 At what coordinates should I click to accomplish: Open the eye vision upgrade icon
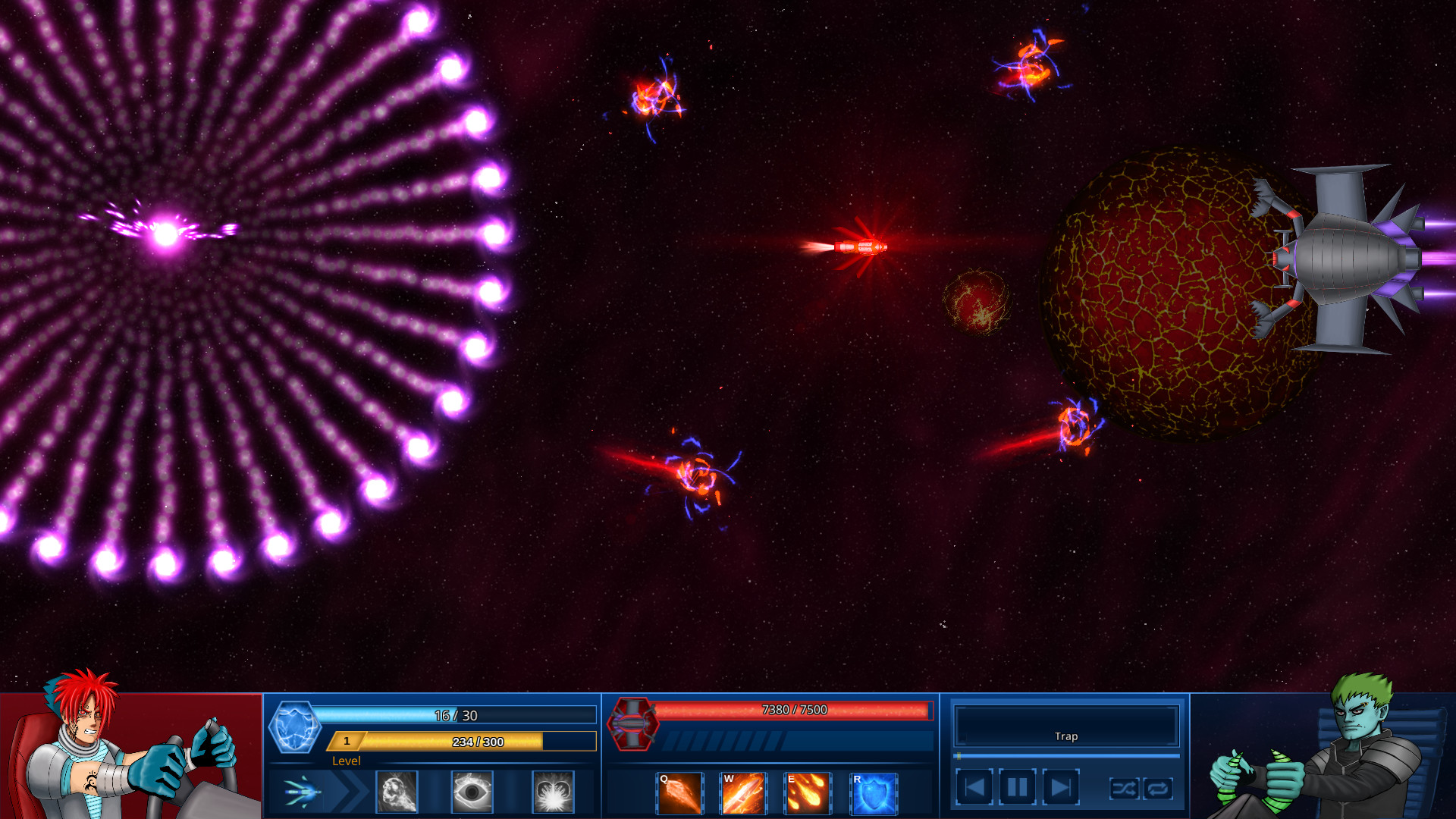[472, 791]
